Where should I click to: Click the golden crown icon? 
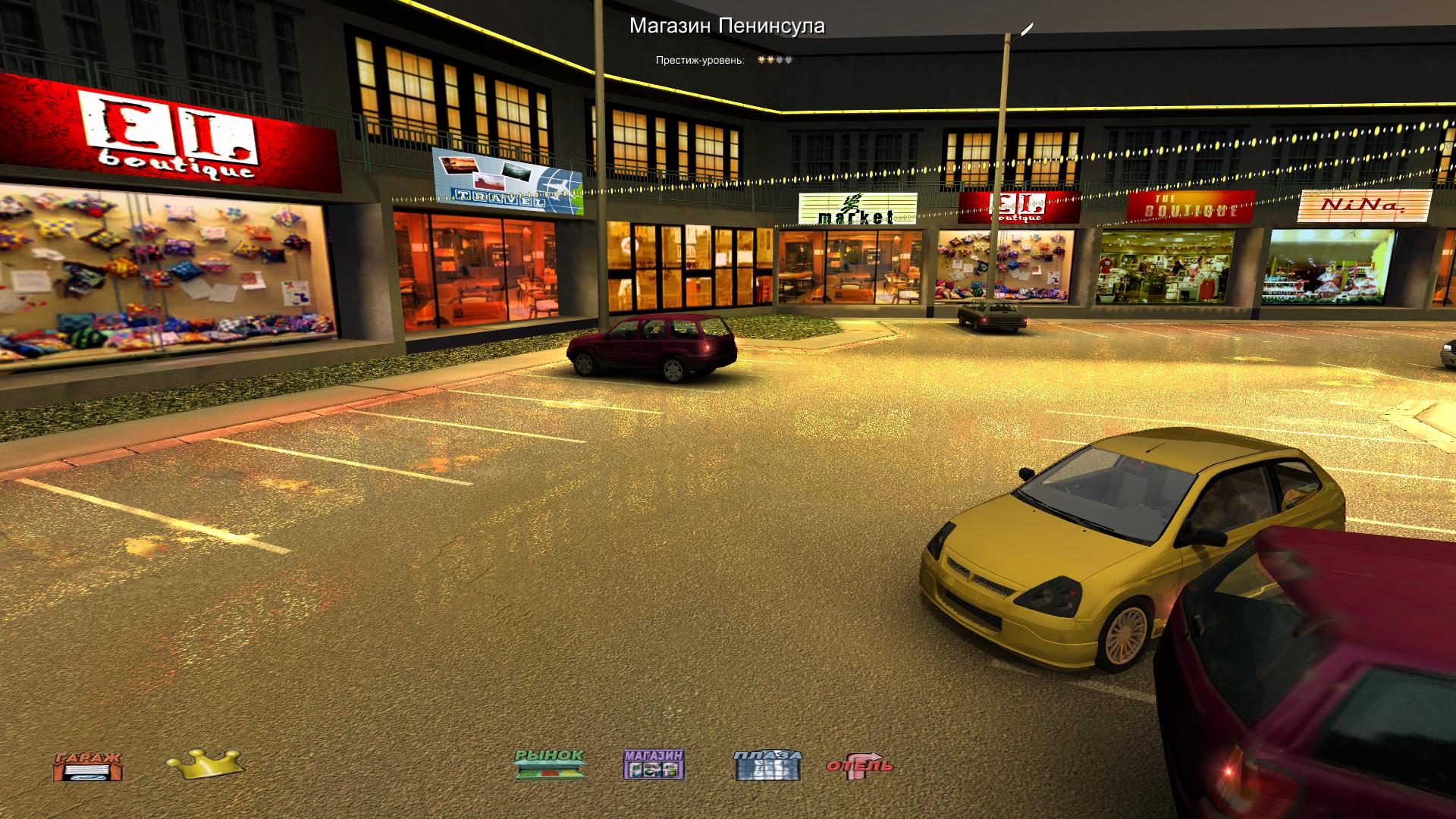205,764
